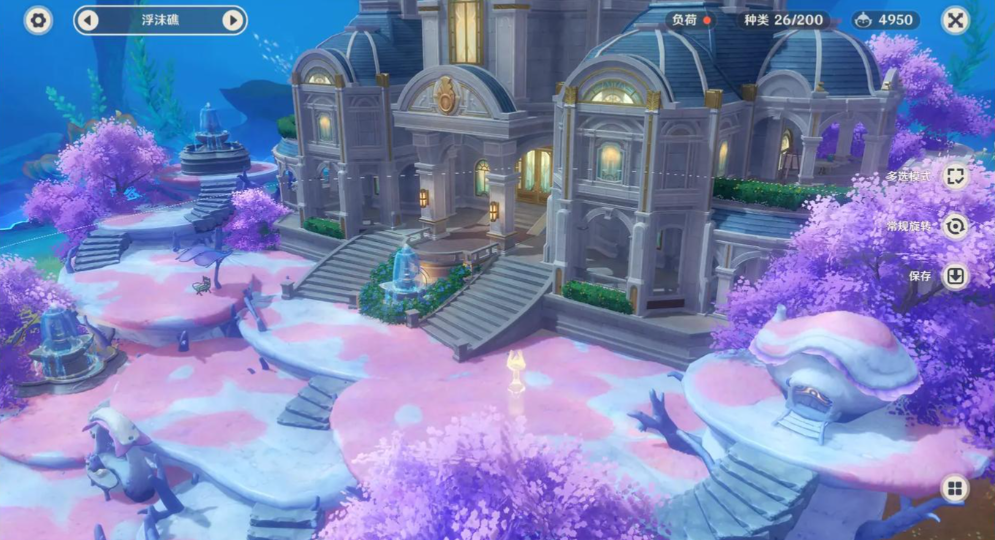The height and width of the screenshot is (540, 995).
Task: Open the furnishing grid menu
Action: (955, 488)
